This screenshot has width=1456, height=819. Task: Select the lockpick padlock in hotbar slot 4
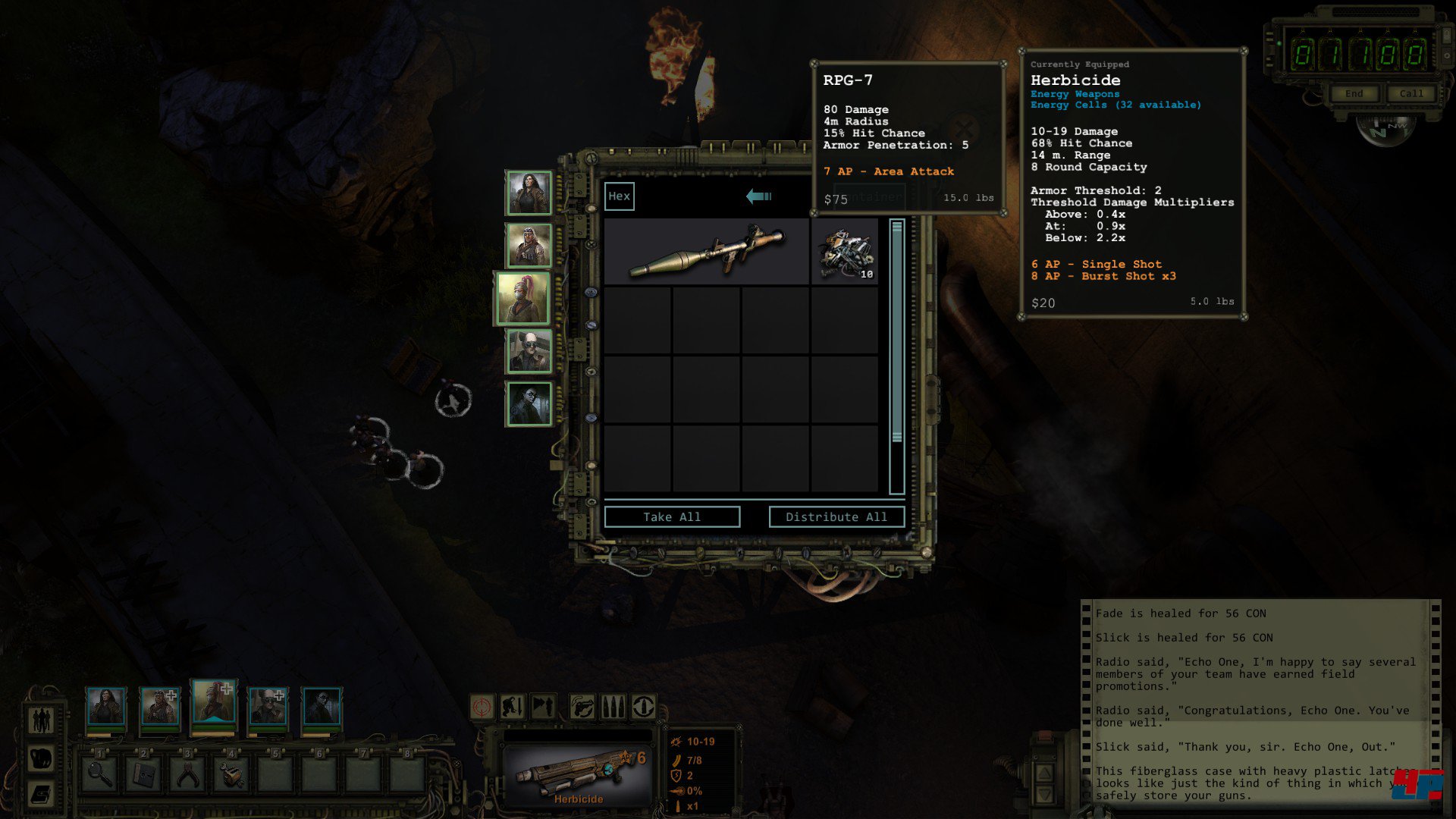231,774
